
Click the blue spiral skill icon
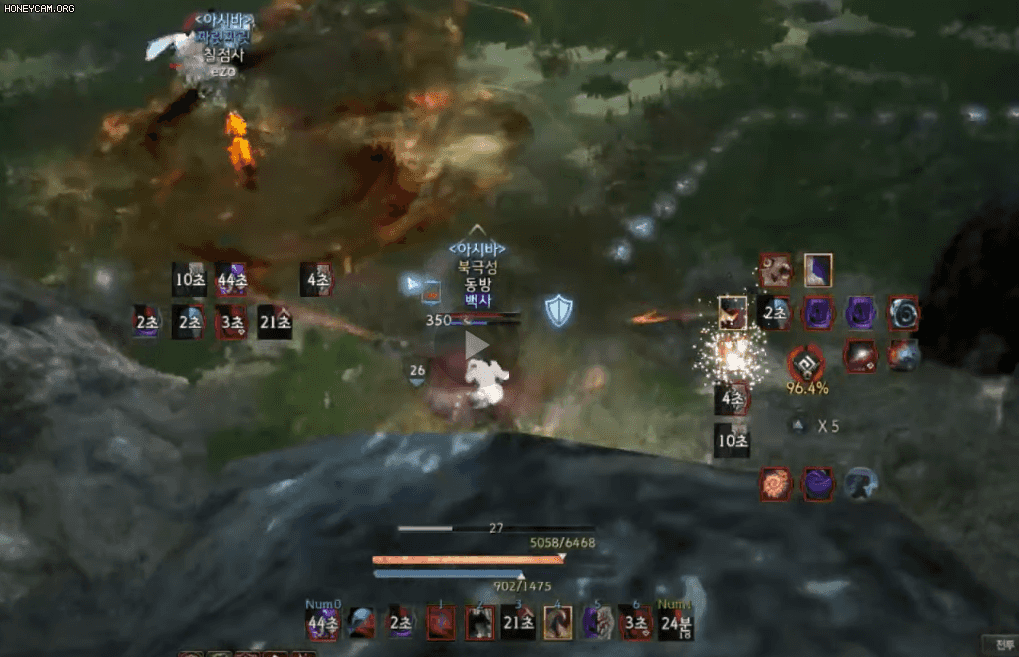pyautogui.click(x=904, y=312)
